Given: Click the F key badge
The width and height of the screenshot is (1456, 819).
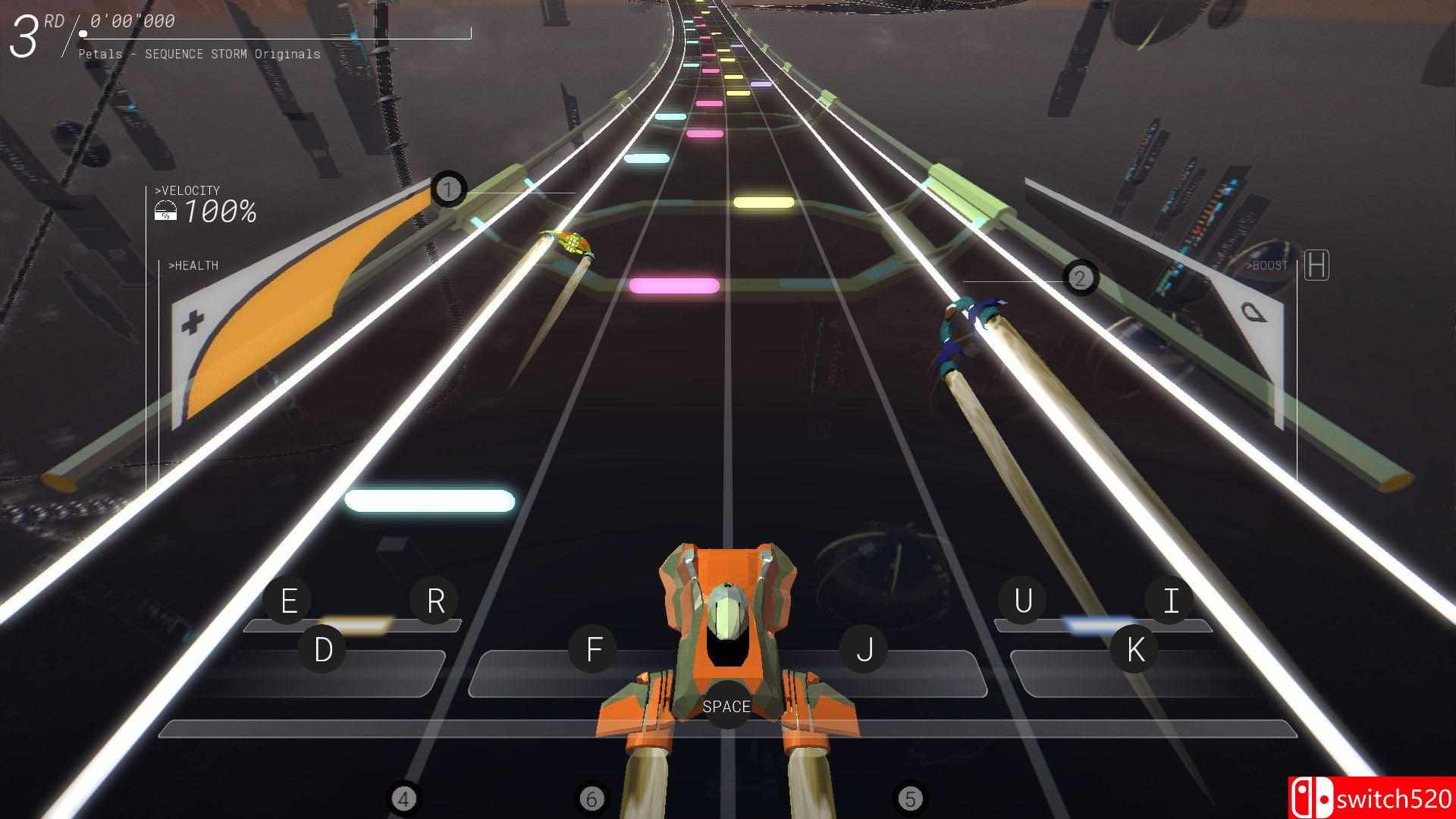Looking at the screenshot, I should (594, 648).
